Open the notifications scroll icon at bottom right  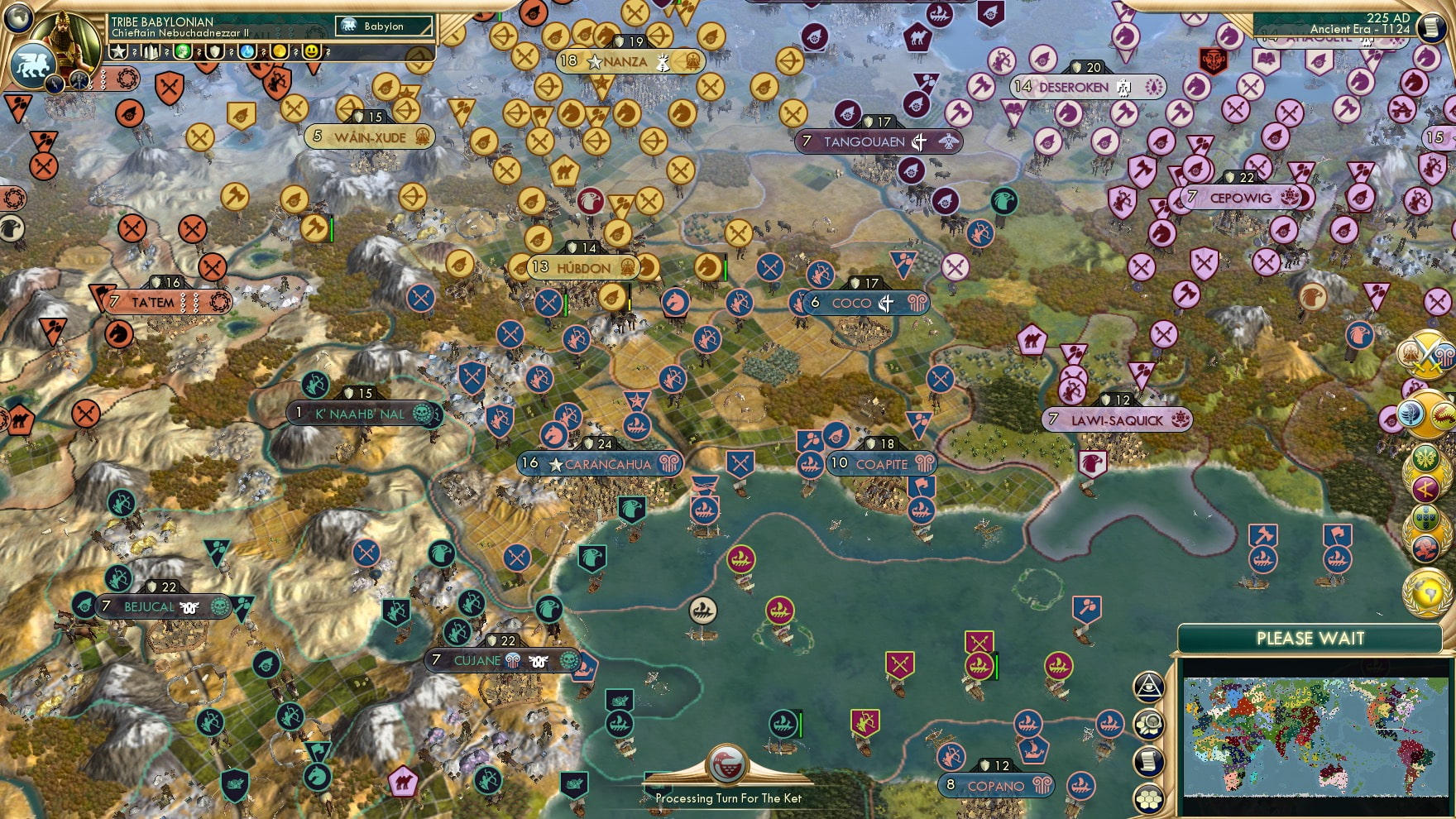(1148, 760)
